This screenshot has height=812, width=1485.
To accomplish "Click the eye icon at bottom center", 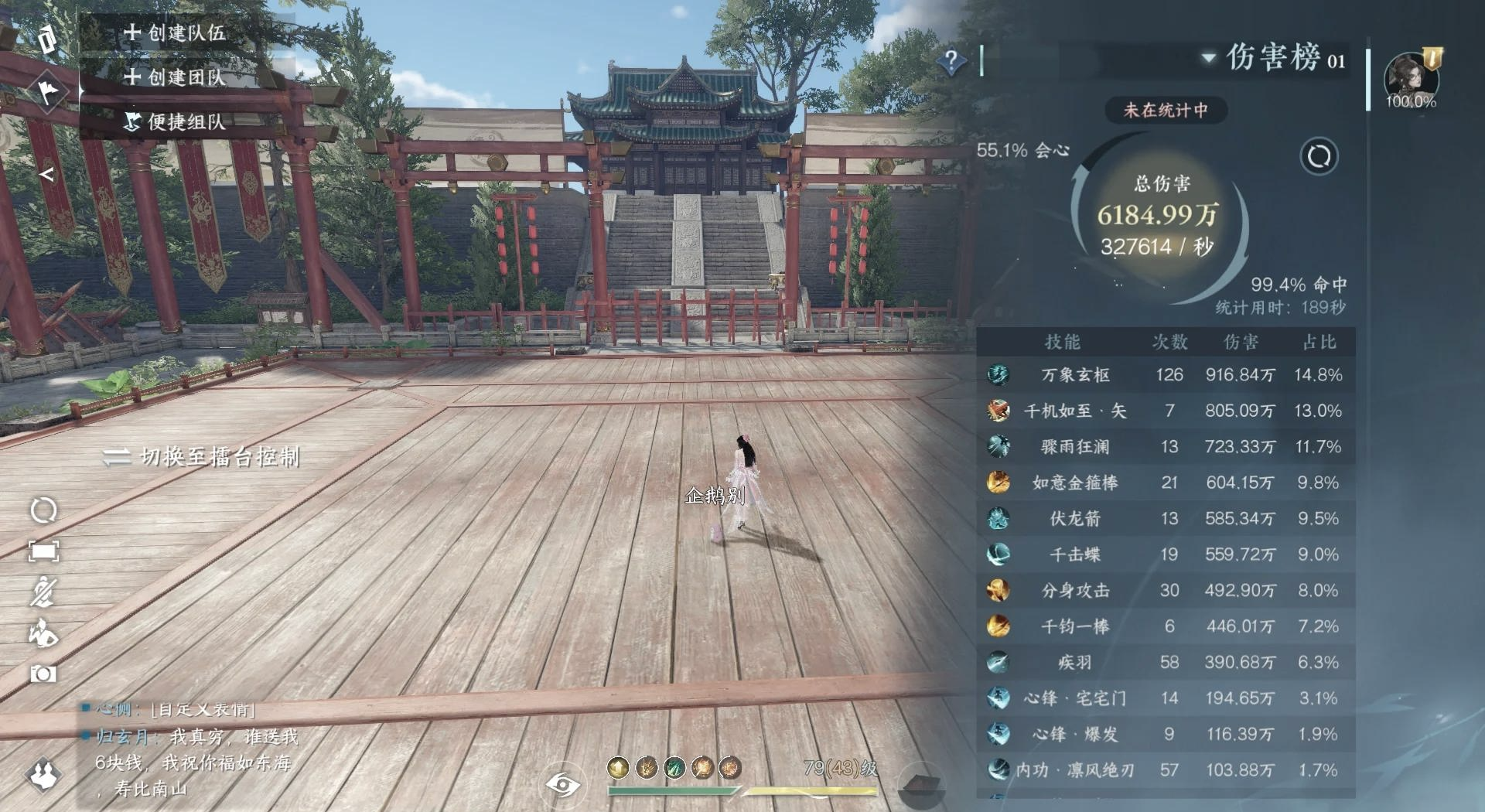I will pos(562,783).
